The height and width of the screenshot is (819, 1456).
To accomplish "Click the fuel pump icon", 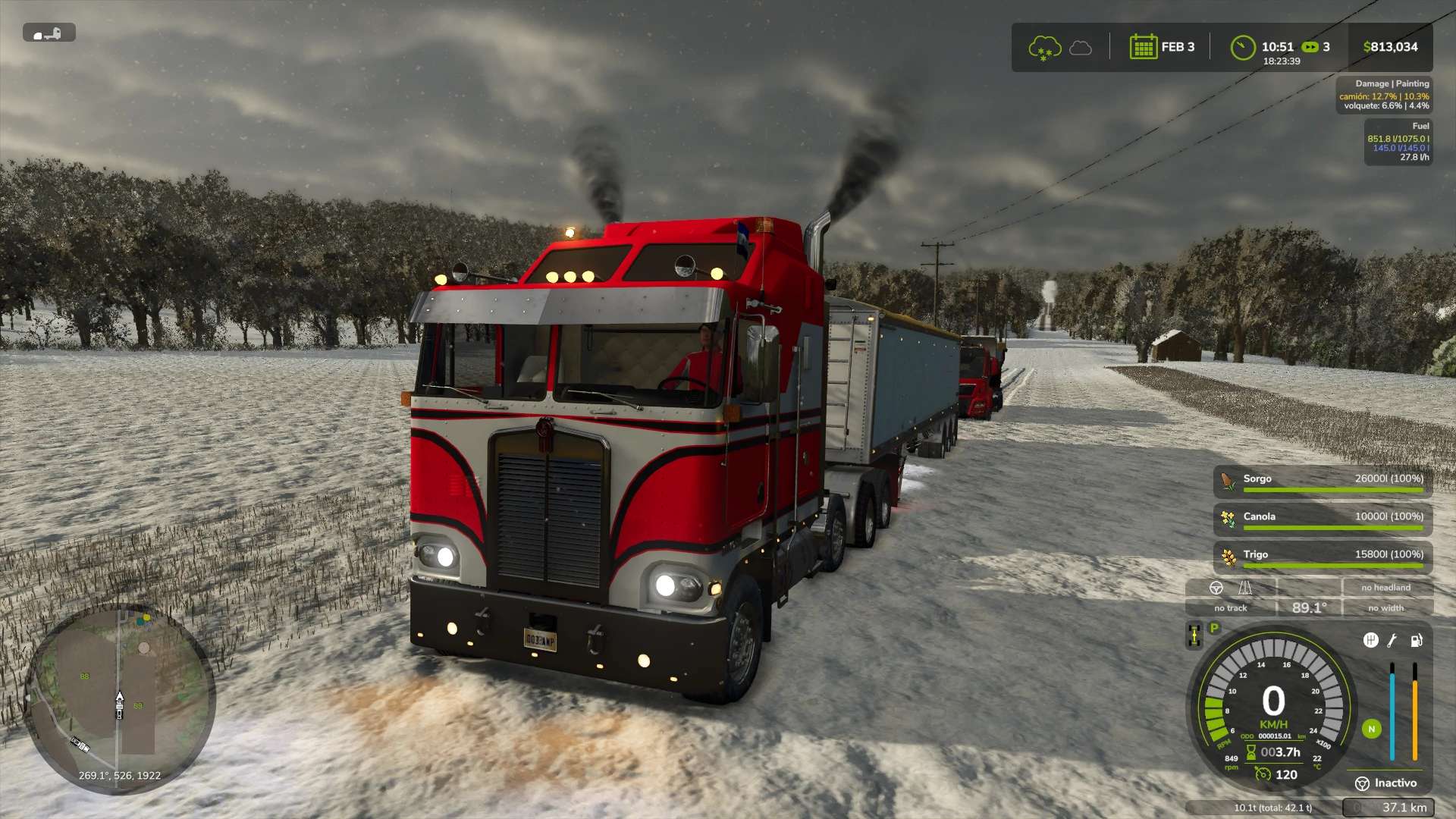I will click(x=1415, y=641).
